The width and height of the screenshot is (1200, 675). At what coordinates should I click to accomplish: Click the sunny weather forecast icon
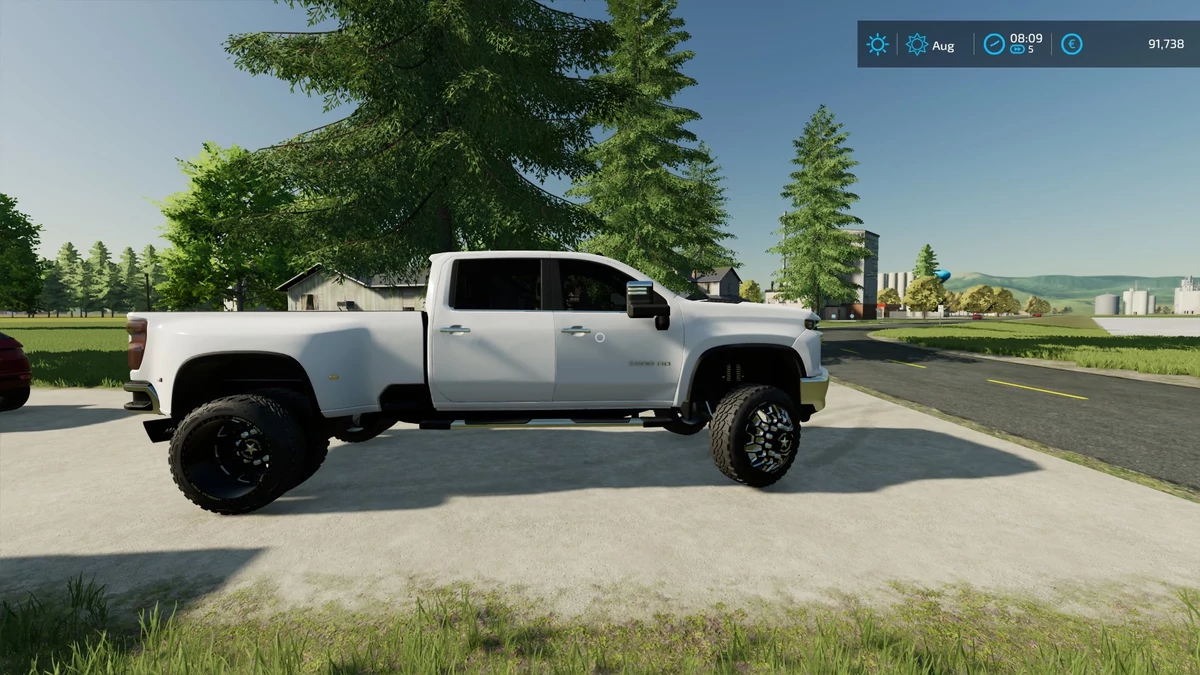click(x=877, y=44)
